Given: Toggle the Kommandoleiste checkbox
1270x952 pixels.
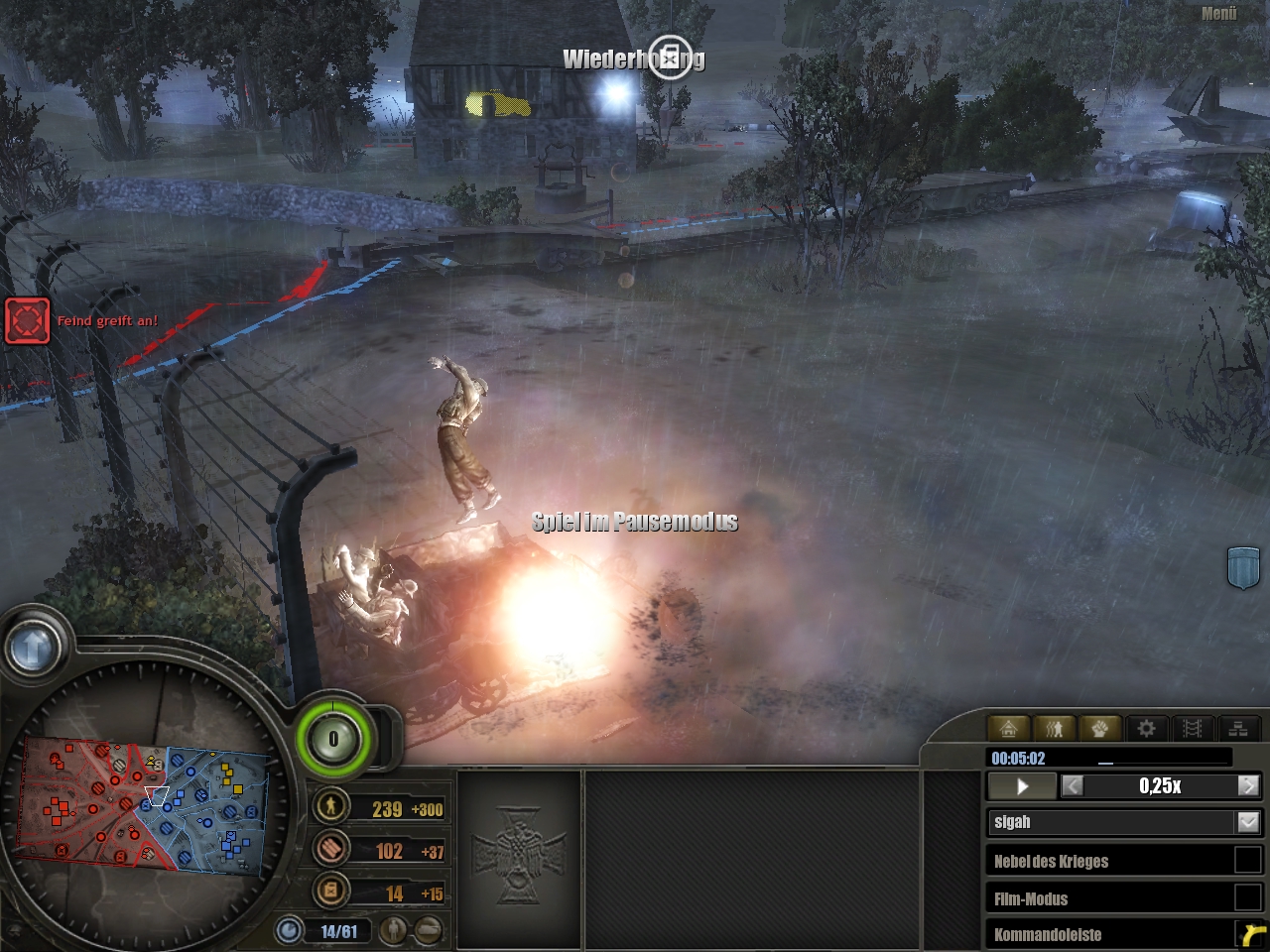Looking at the screenshot, I should click(x=1247, y=934).
